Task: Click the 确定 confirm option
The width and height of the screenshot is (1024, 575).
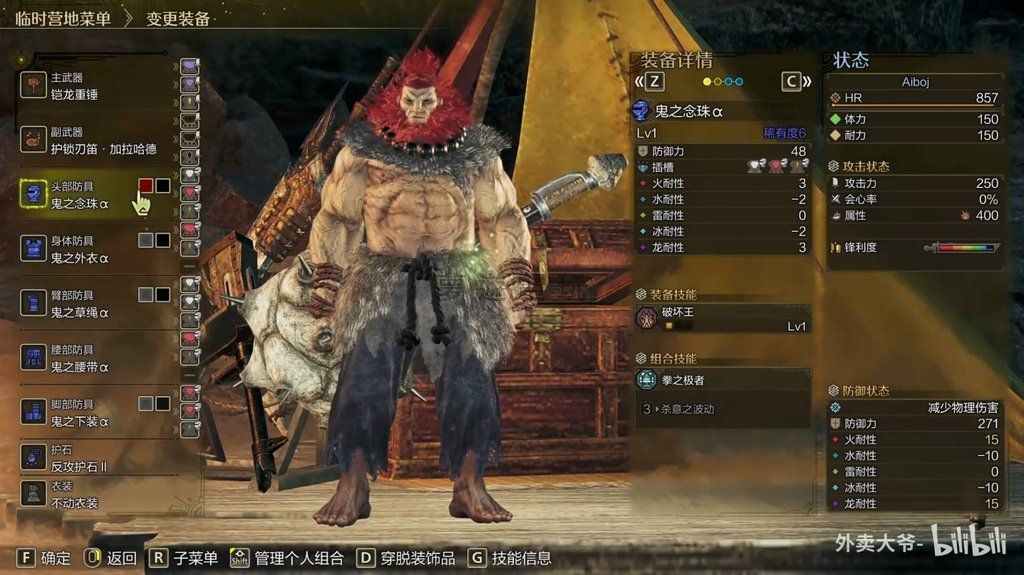Action: [x=45, y=558]
